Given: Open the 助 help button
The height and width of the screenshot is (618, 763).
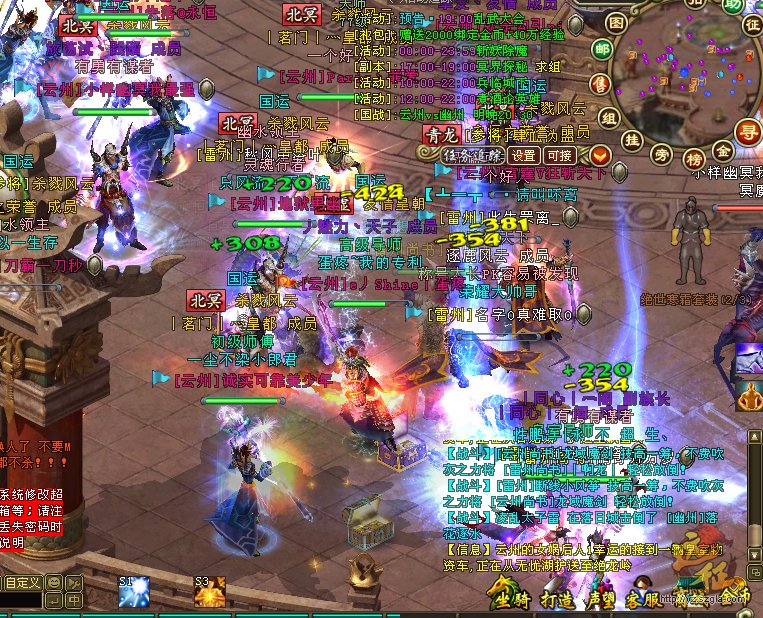Looking at the screenshot, I should point(733,5).
